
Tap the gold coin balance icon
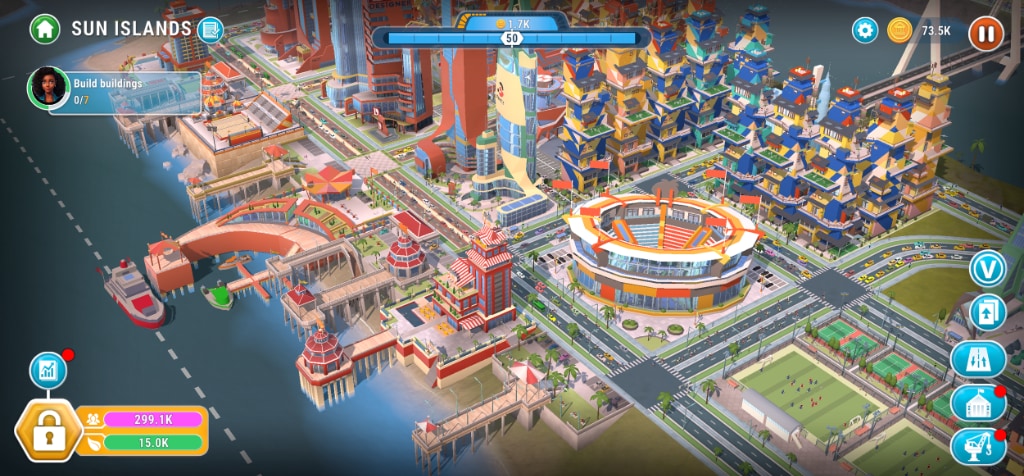pyautogui.click(x=899, y=30)
